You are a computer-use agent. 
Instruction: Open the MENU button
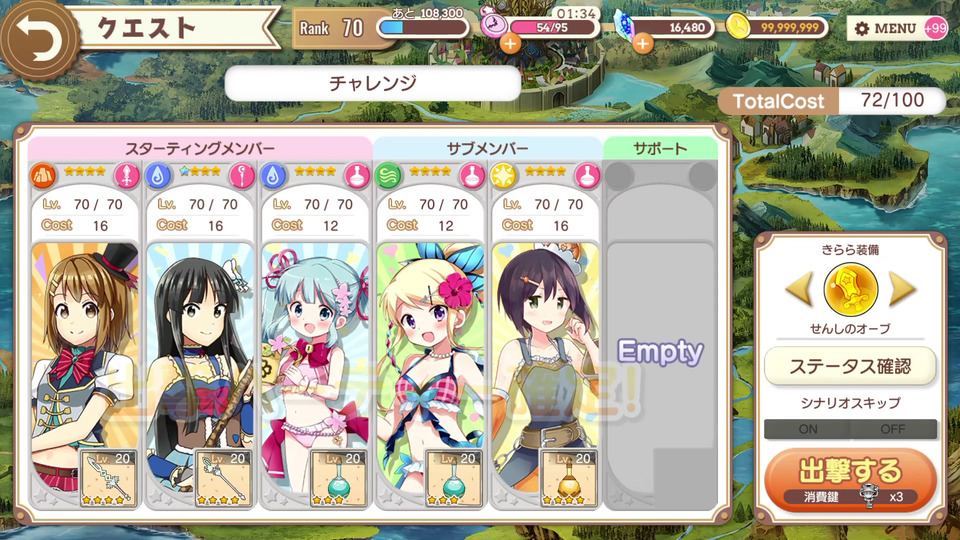tap(885, 28)
